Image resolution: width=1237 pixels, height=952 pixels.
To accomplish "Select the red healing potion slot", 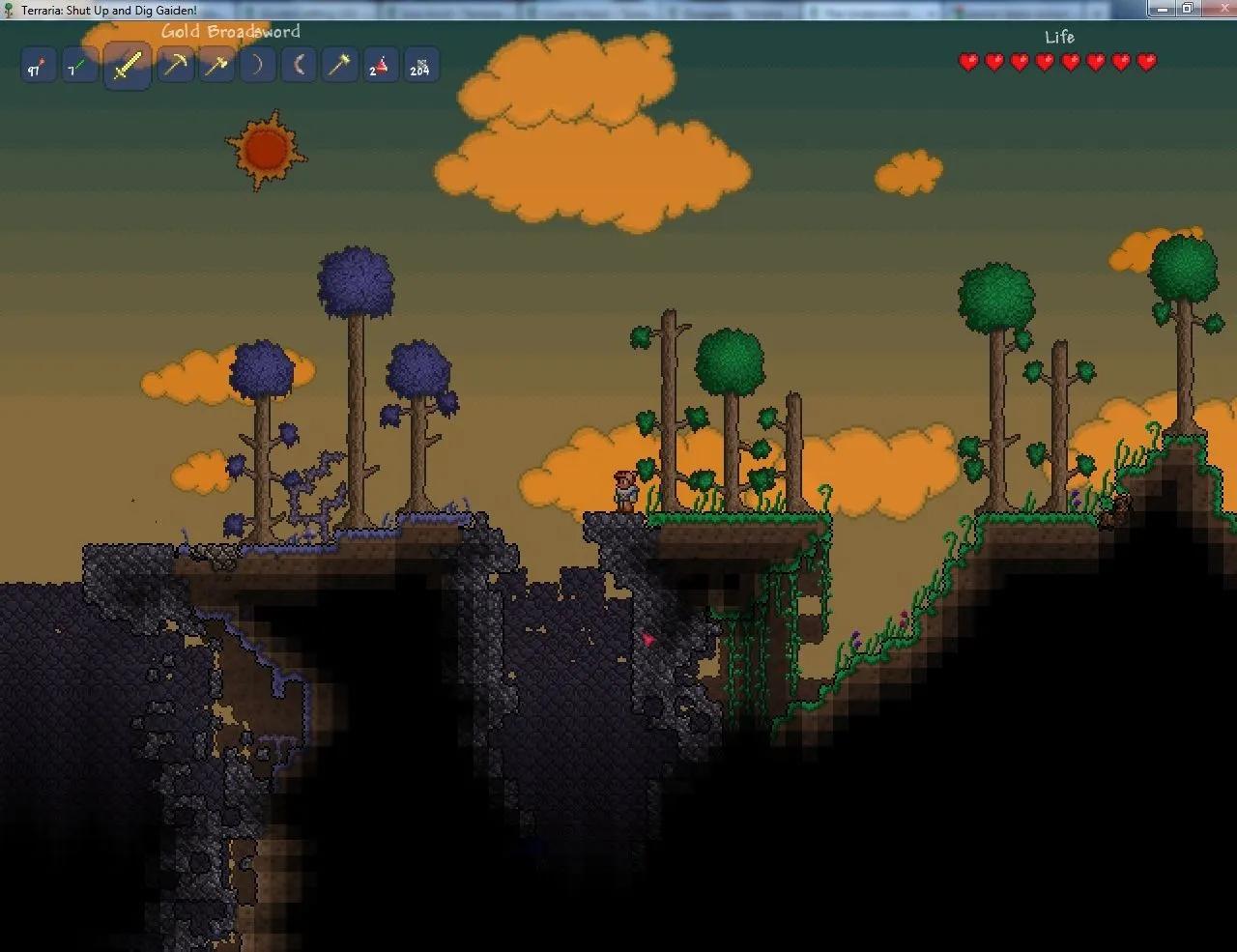I will 380,67.
